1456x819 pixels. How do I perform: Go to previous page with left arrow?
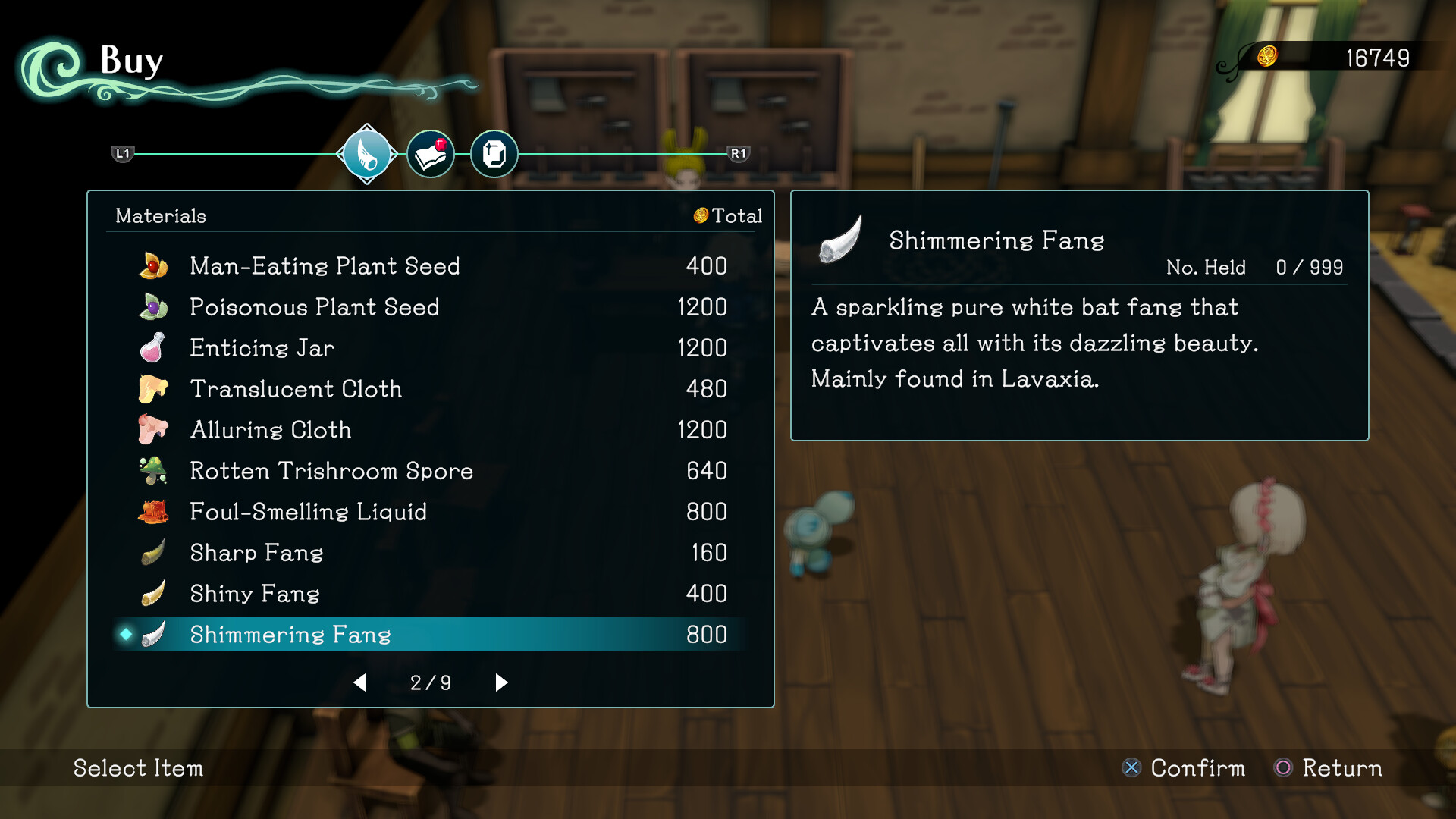[x=360, y=682]
